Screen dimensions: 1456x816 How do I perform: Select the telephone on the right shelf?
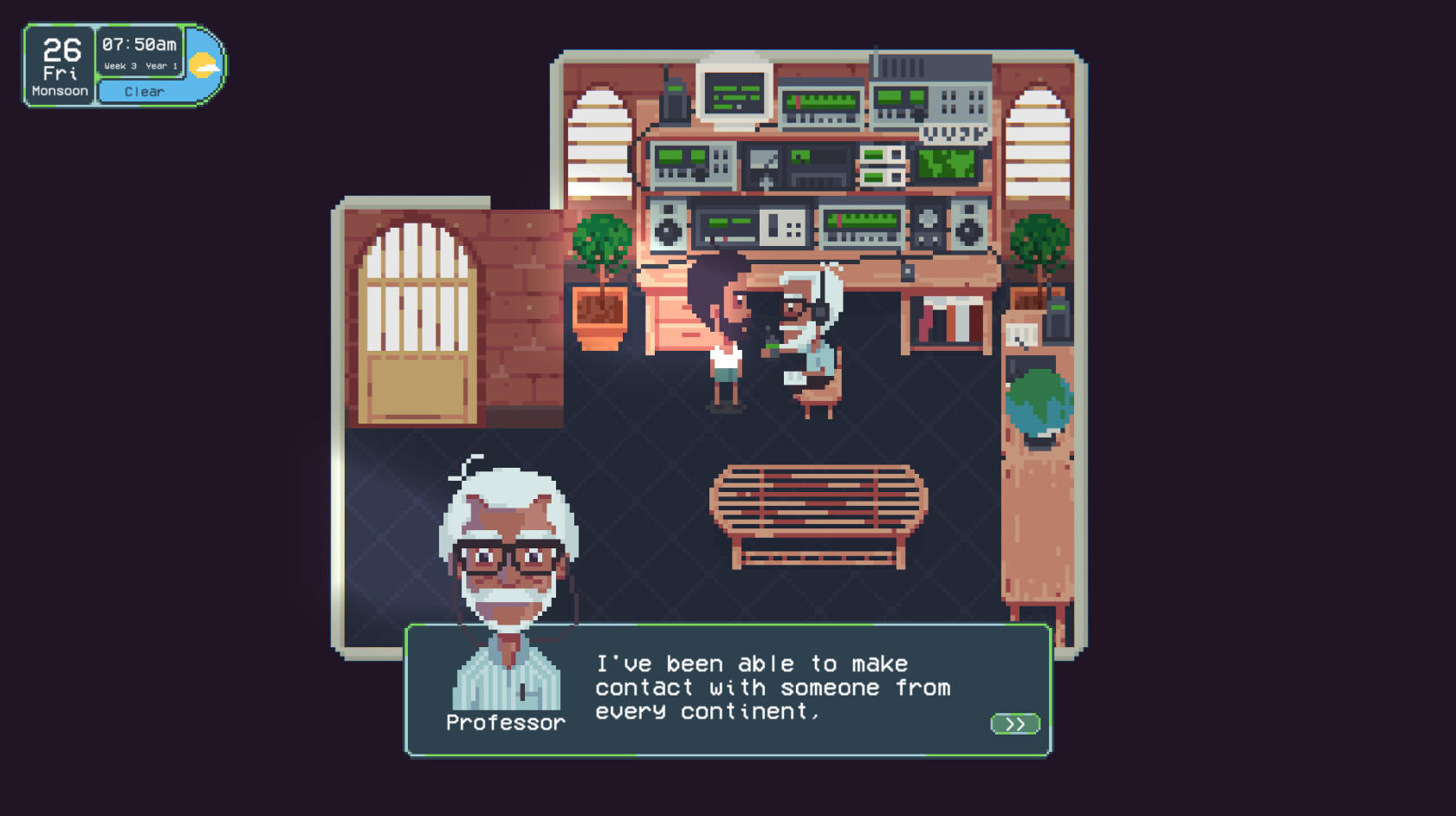(x=1058, y=317)
